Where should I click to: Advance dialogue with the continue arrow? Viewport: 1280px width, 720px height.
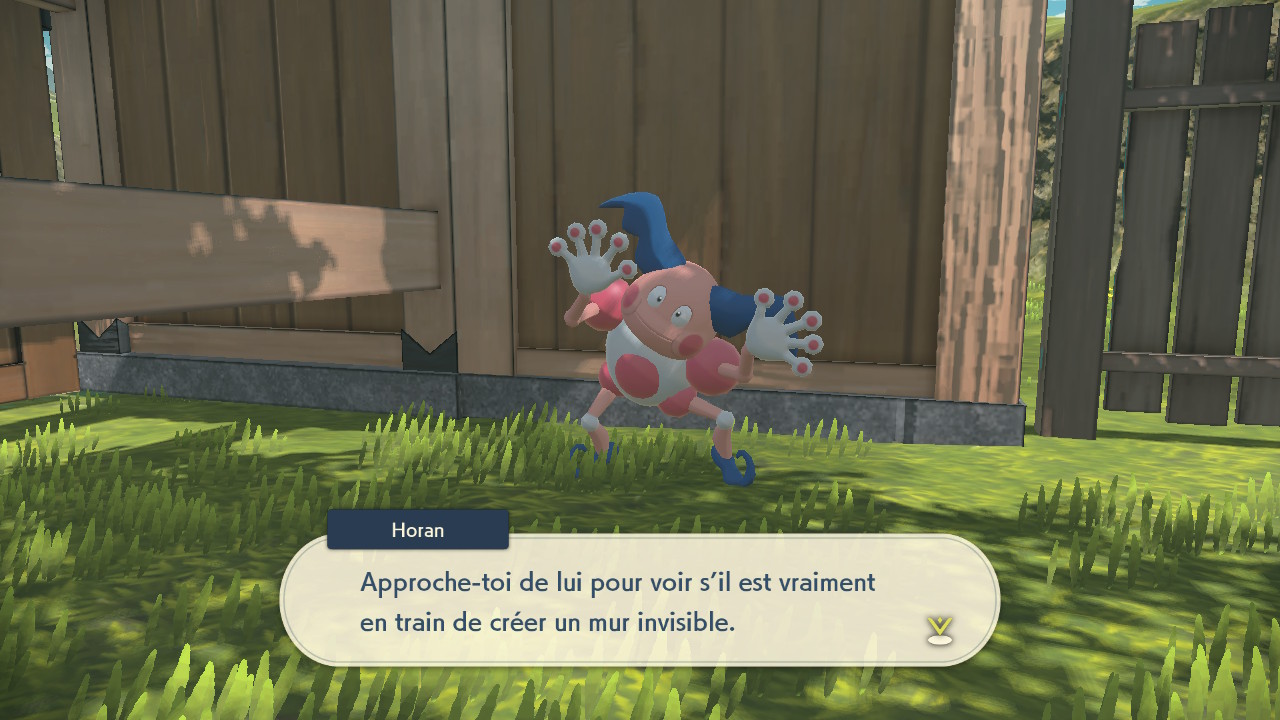click(939, 629)
